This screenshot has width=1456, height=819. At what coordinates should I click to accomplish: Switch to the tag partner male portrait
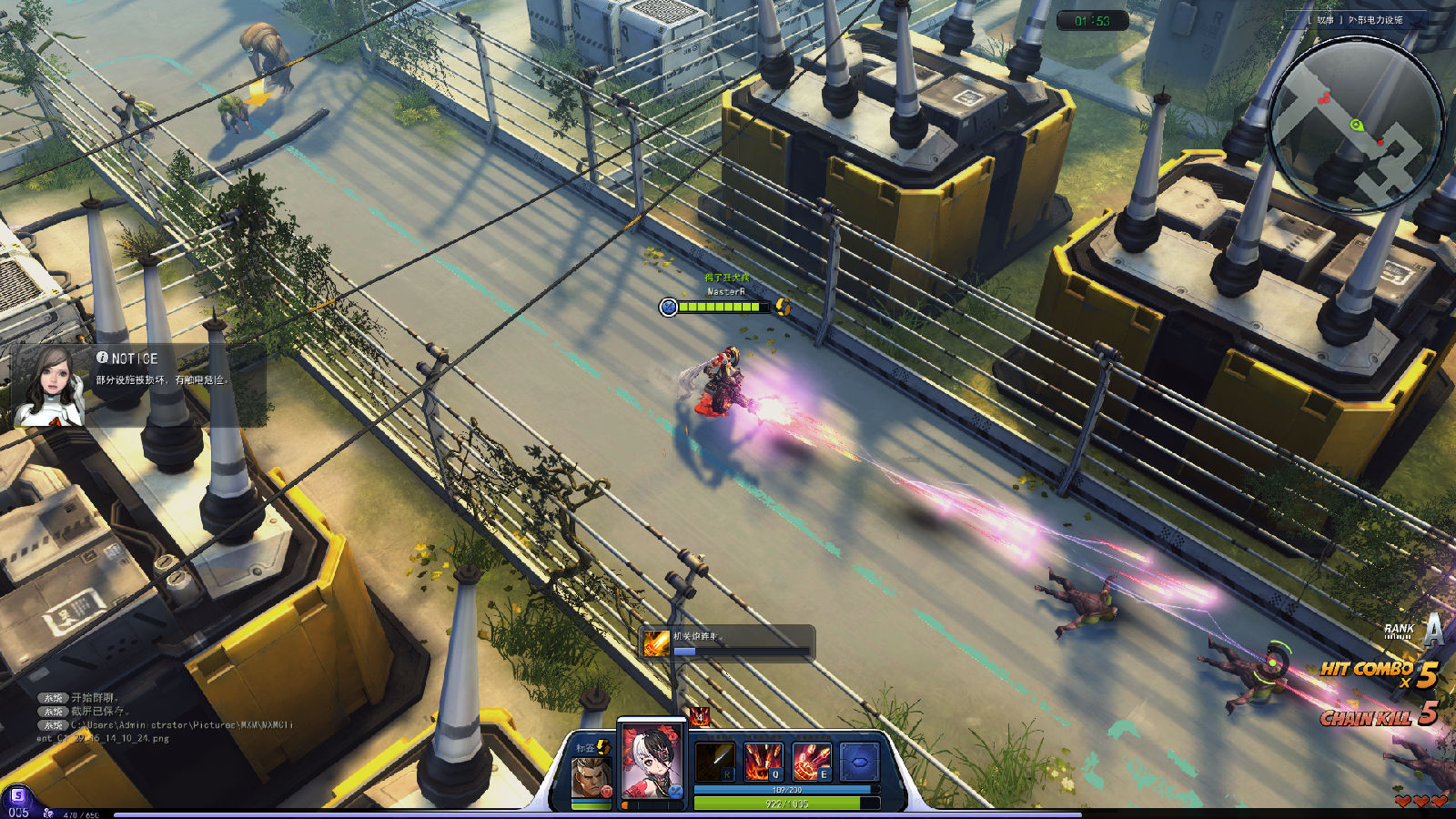click(589, 776)
